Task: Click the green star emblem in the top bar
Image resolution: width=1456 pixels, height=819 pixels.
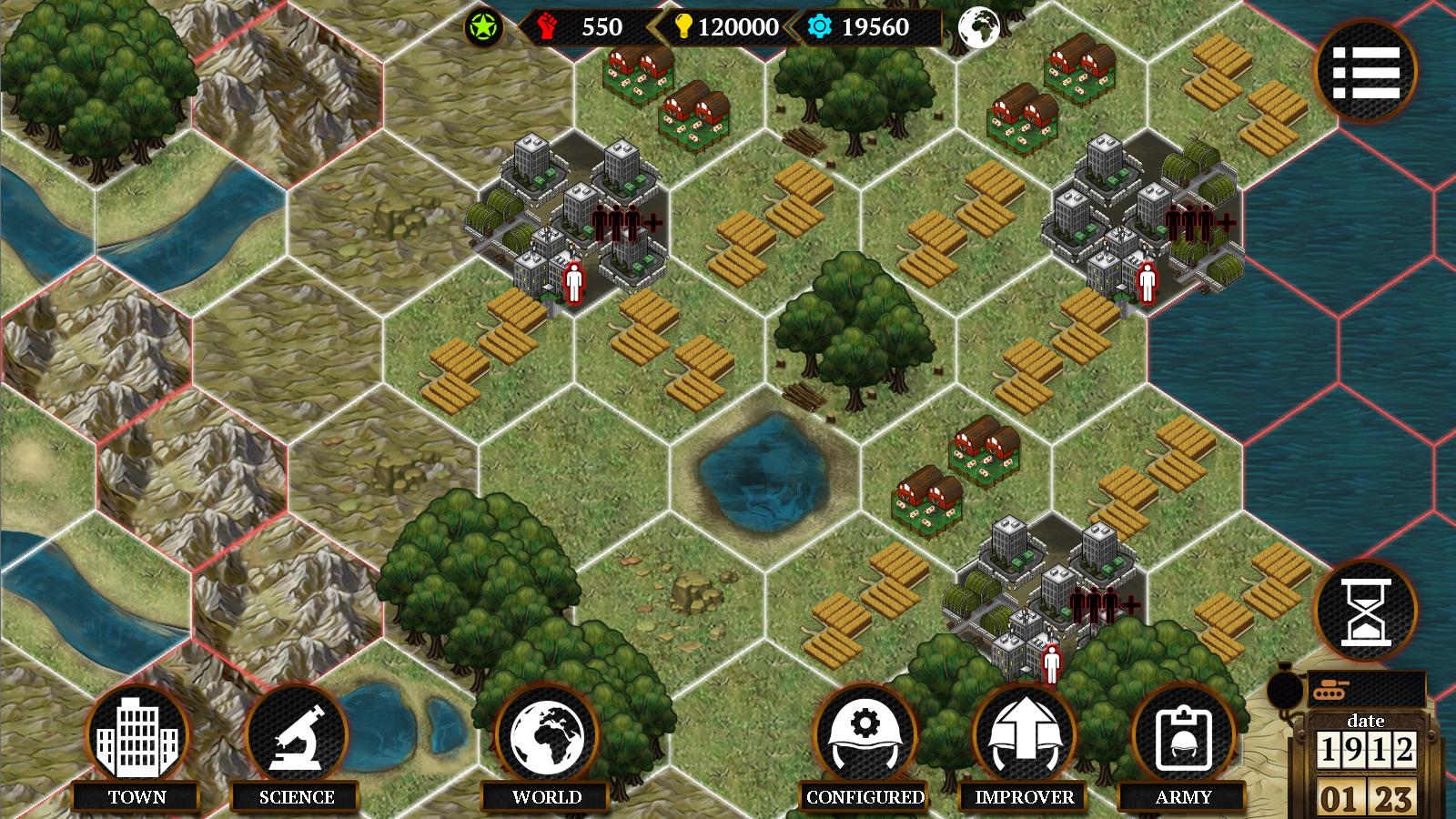Action: click(483, 25)
